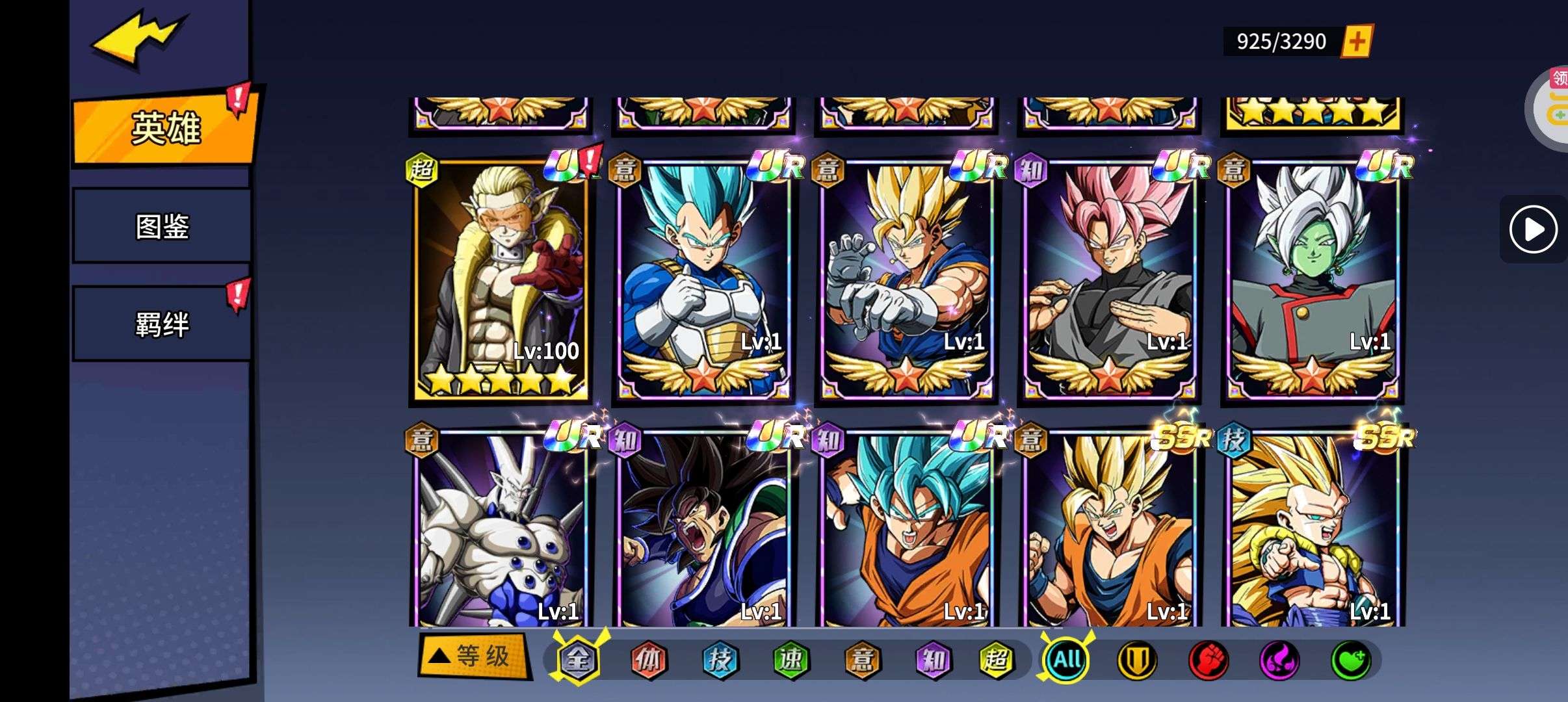Select the green-skinned Zamasu UR card

(1313, 279)
